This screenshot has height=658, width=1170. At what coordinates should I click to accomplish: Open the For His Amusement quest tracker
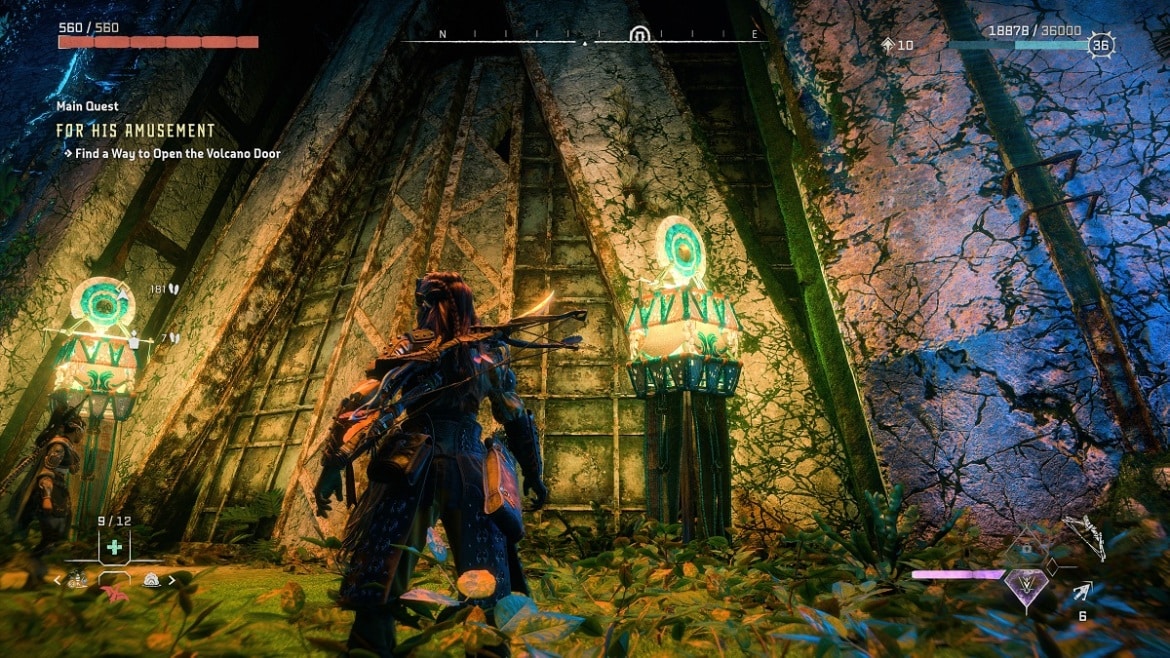click(135, 131)
